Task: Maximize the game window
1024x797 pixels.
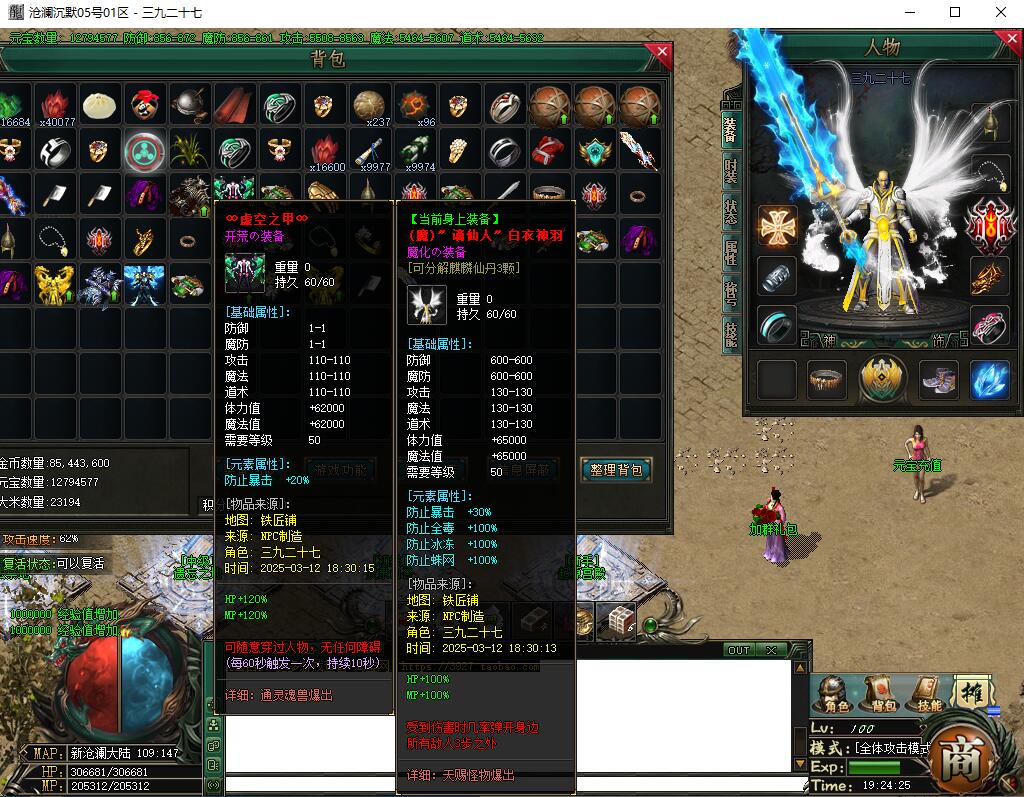Action: pos(955,13)
